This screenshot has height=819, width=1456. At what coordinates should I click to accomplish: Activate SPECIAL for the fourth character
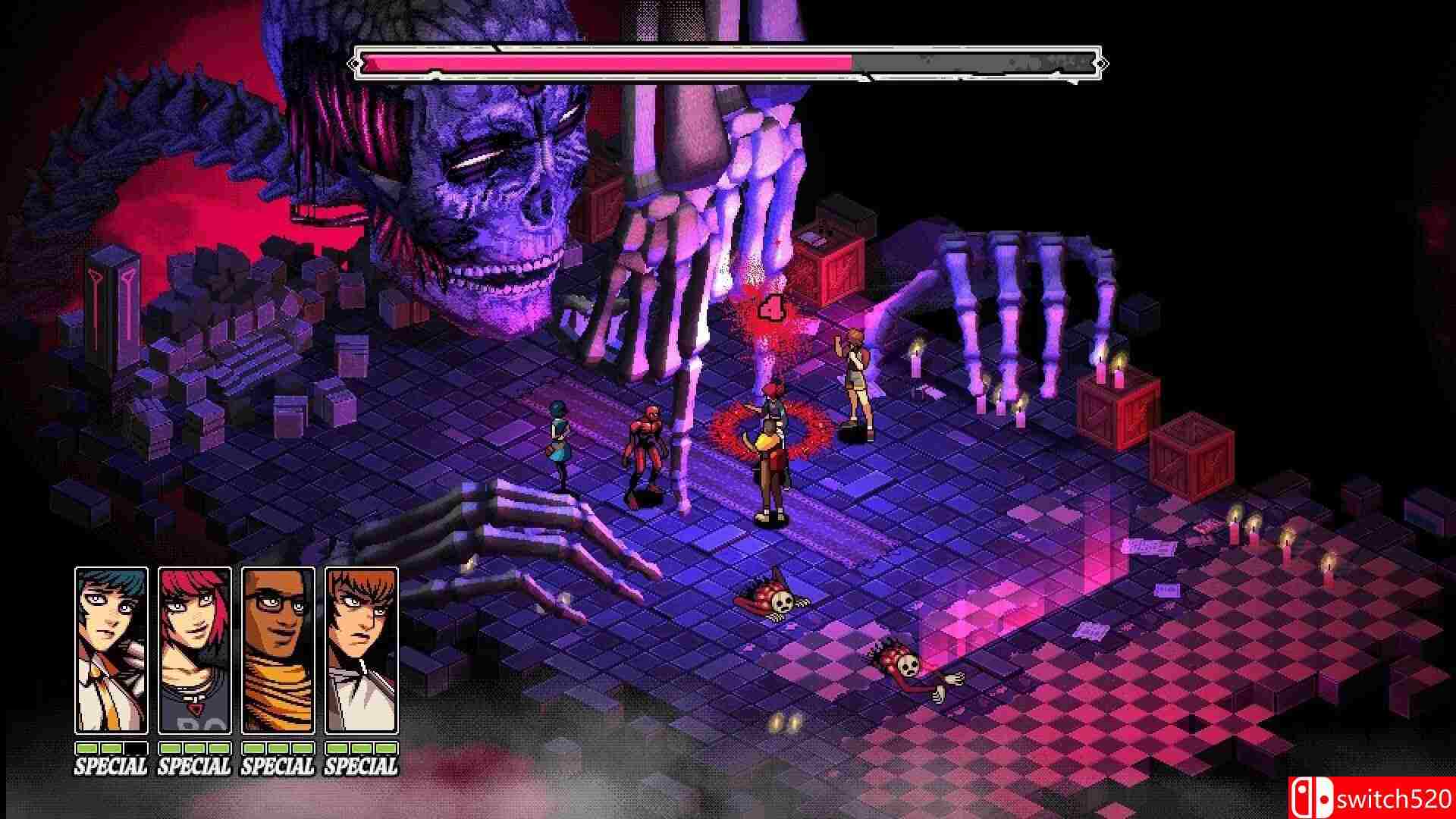click(362, 766)
